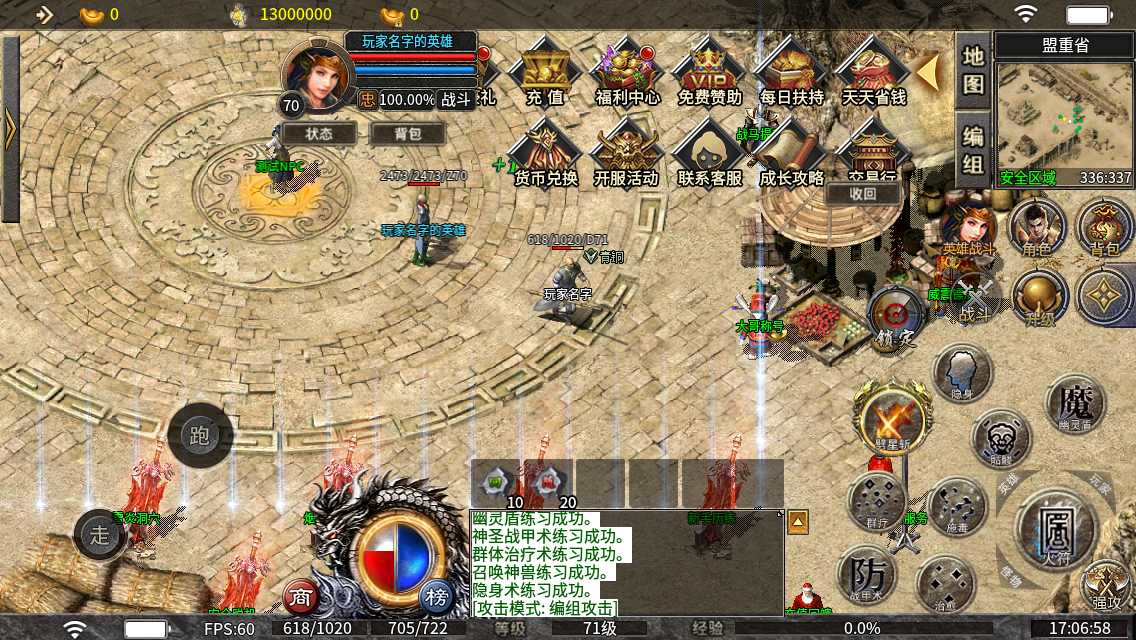Image resolution: width=1136 pixels, height=640 pixels.
Task: Activate the 幽灵盾 魔 skill
Action: (x=1075, y=405)
